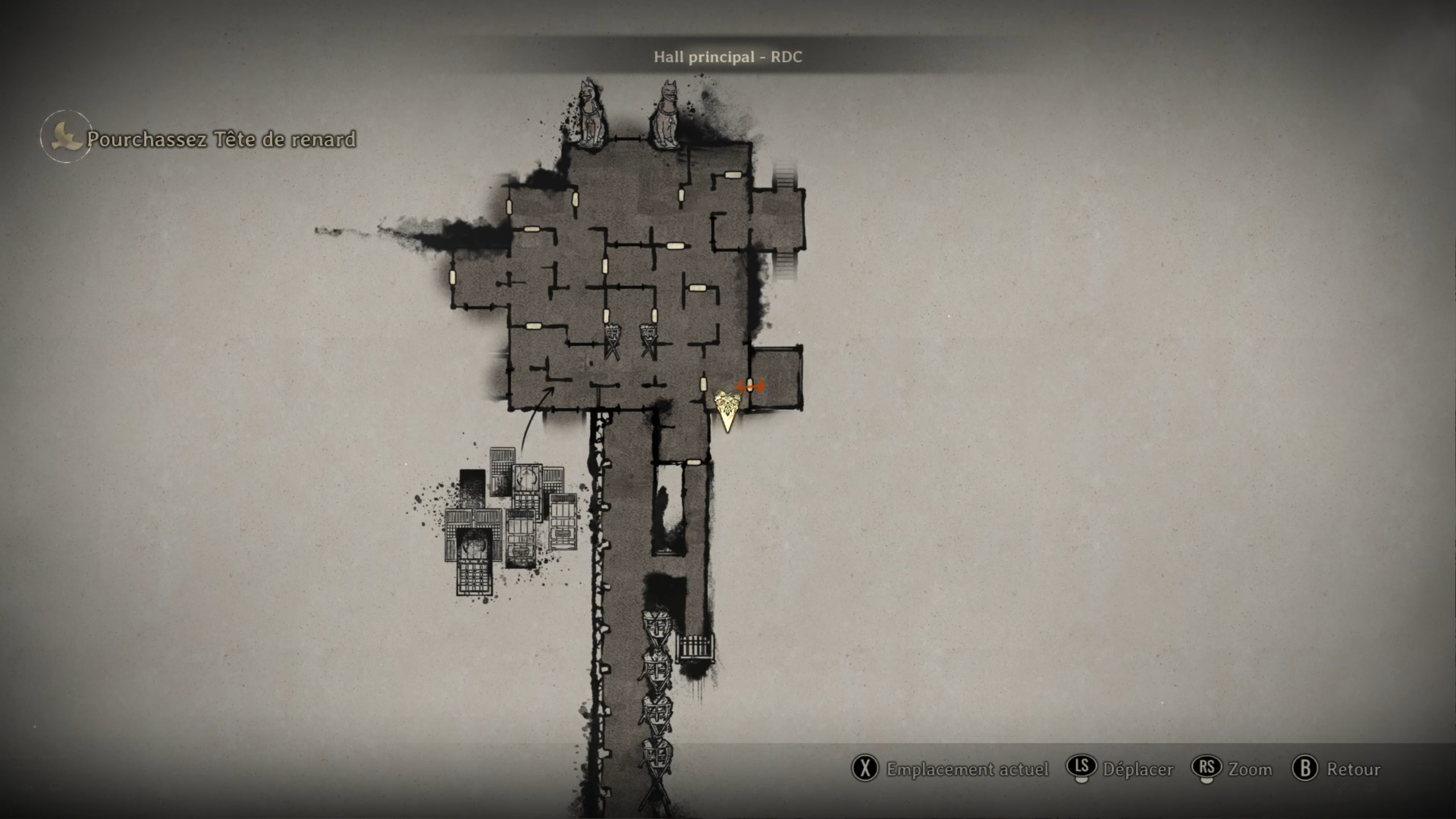The image size is (1456, 819).
Task: Select the Pourchassez Tête de renard objective
Action: pos(221,139)
